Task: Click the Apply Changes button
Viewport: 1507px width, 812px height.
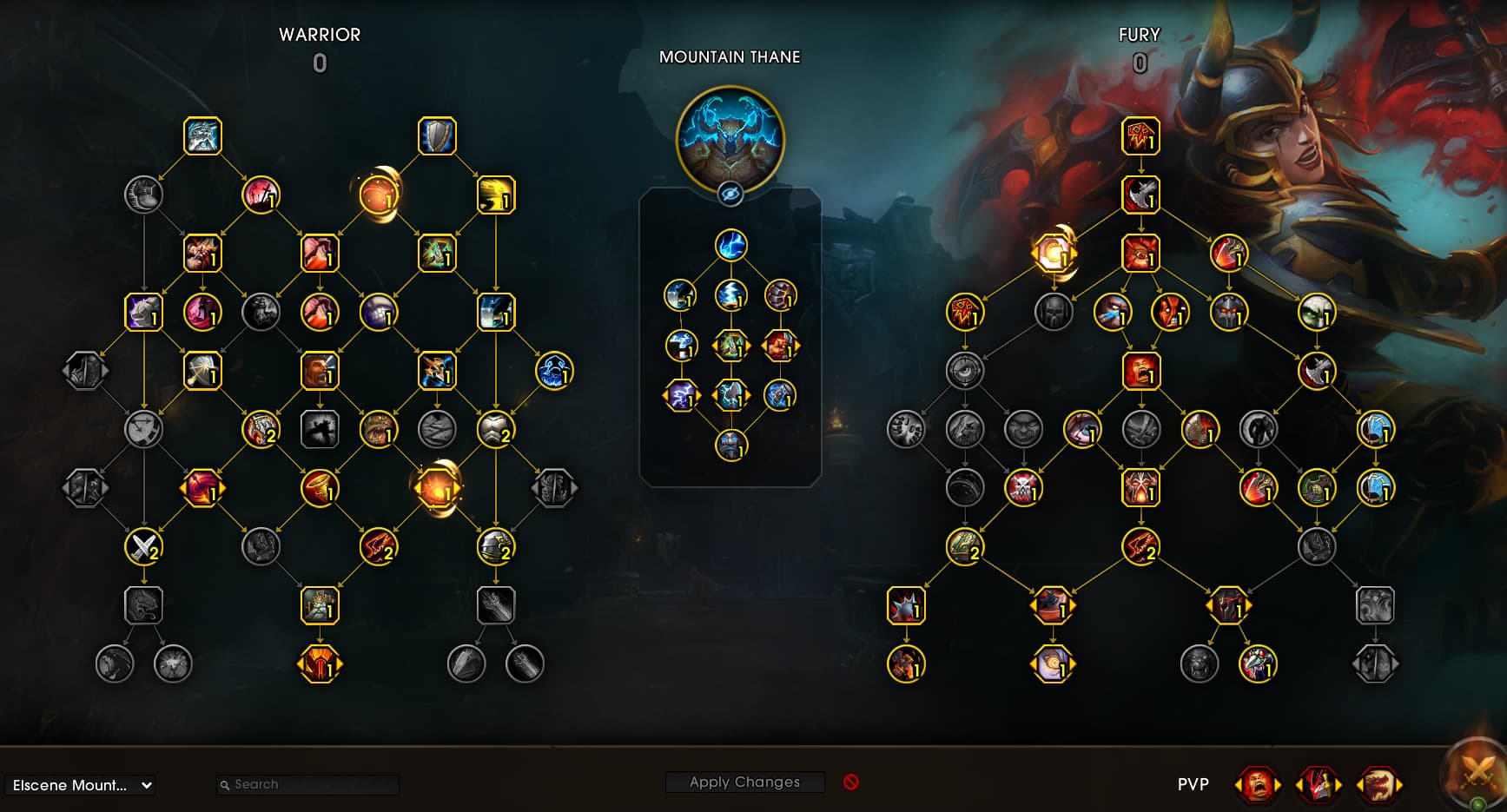Action: click(x=744, y=782)
